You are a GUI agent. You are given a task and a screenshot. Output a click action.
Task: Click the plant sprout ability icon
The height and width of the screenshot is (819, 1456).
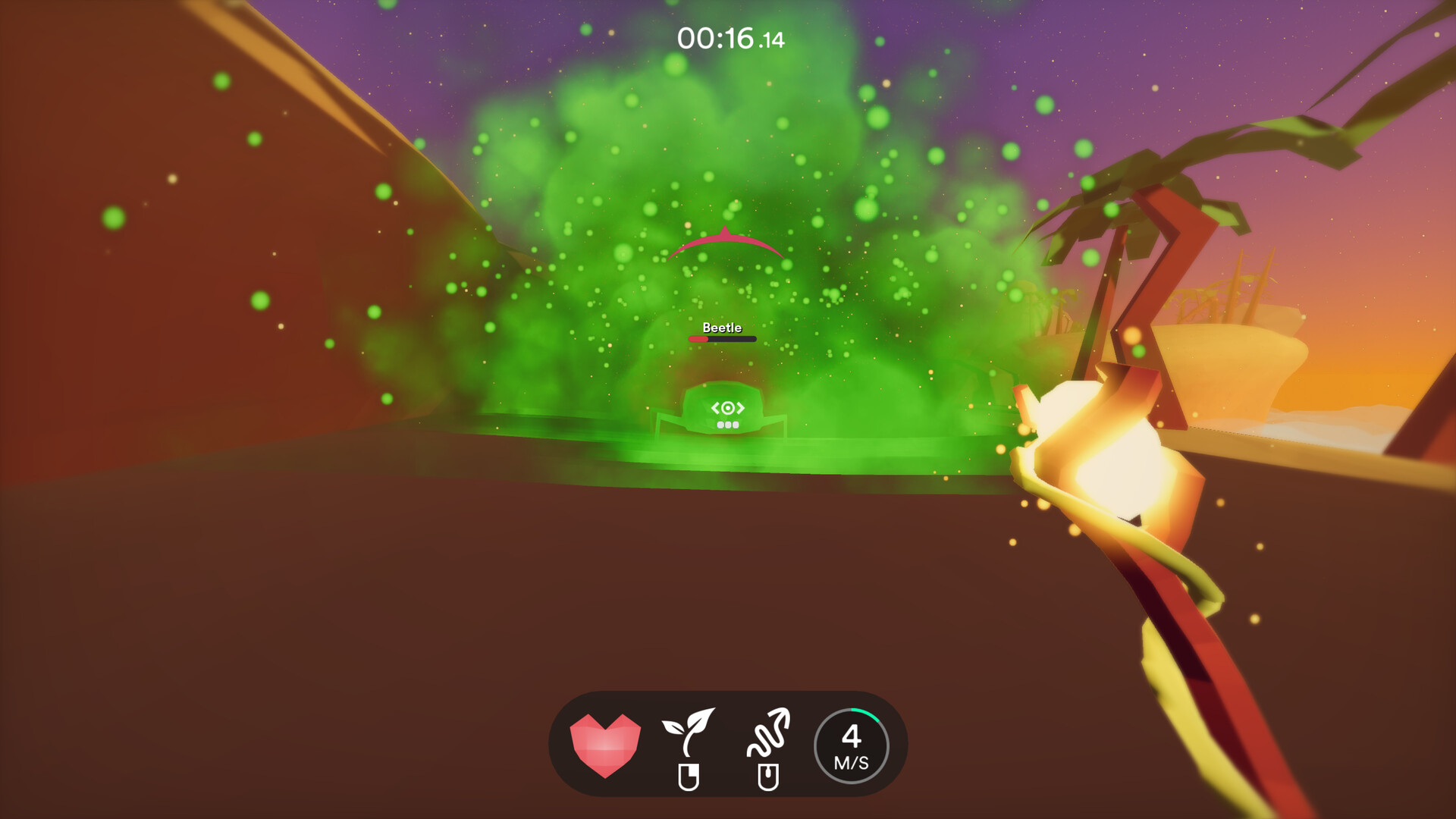[691, 730]
